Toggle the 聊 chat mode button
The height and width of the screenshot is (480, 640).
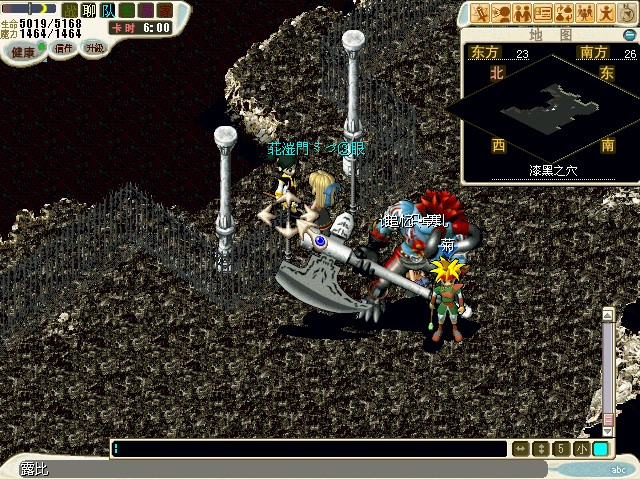point(88,10)
